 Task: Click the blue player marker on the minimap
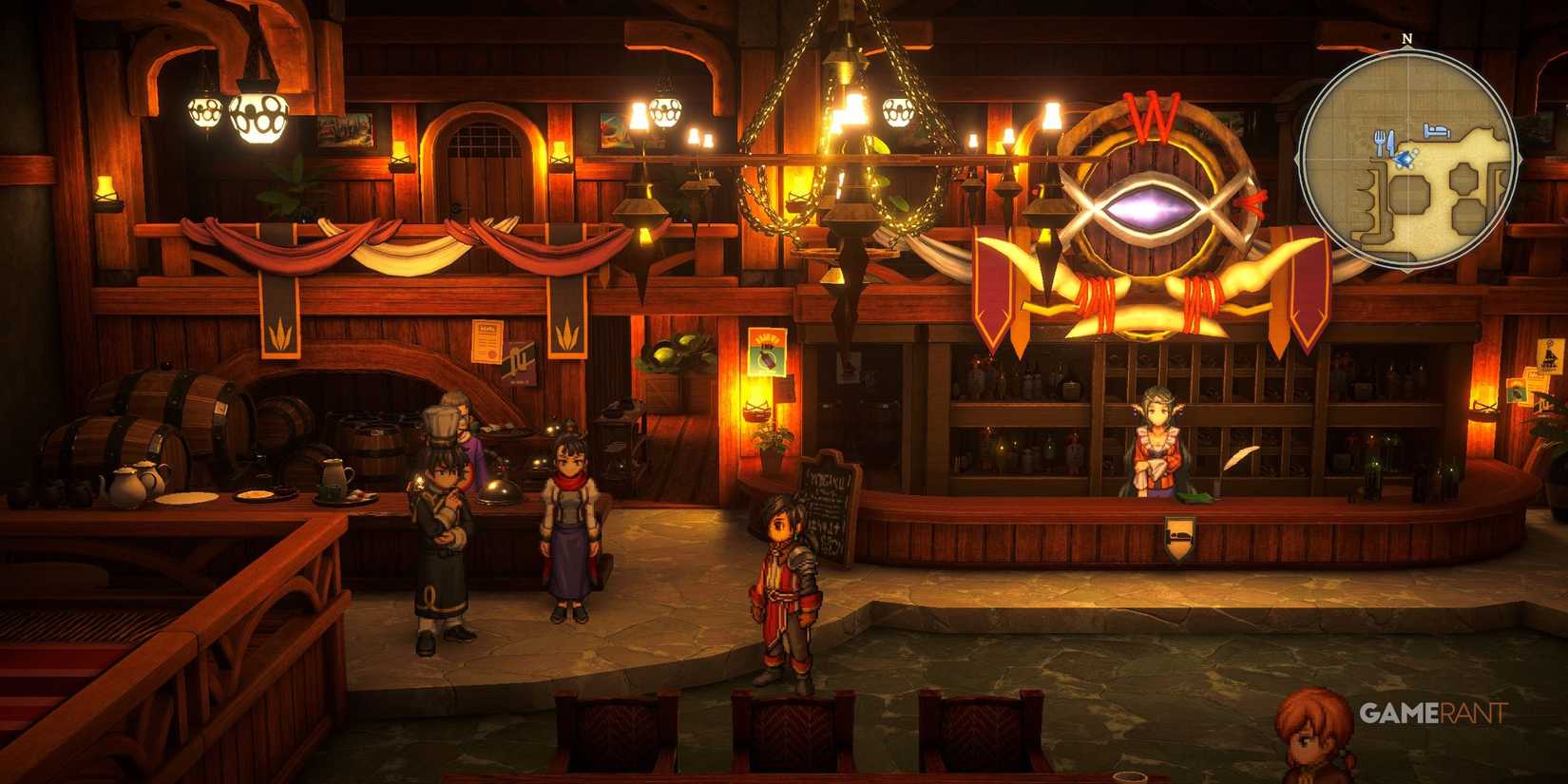(x=1406, y=158)
